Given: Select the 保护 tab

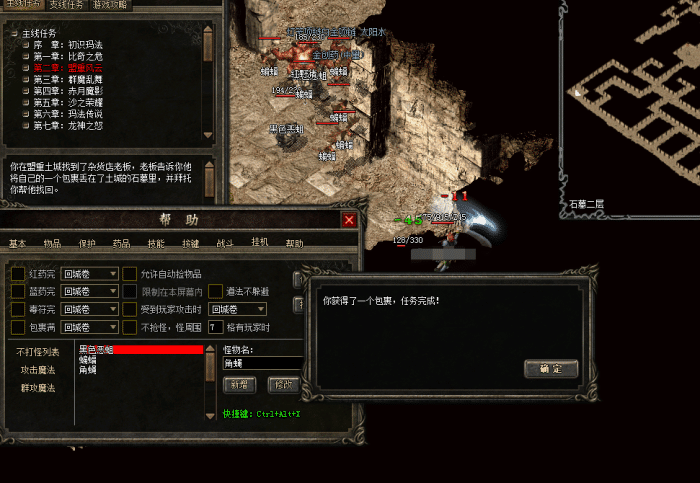Looking at the screenshot, I should pos(87,243).
